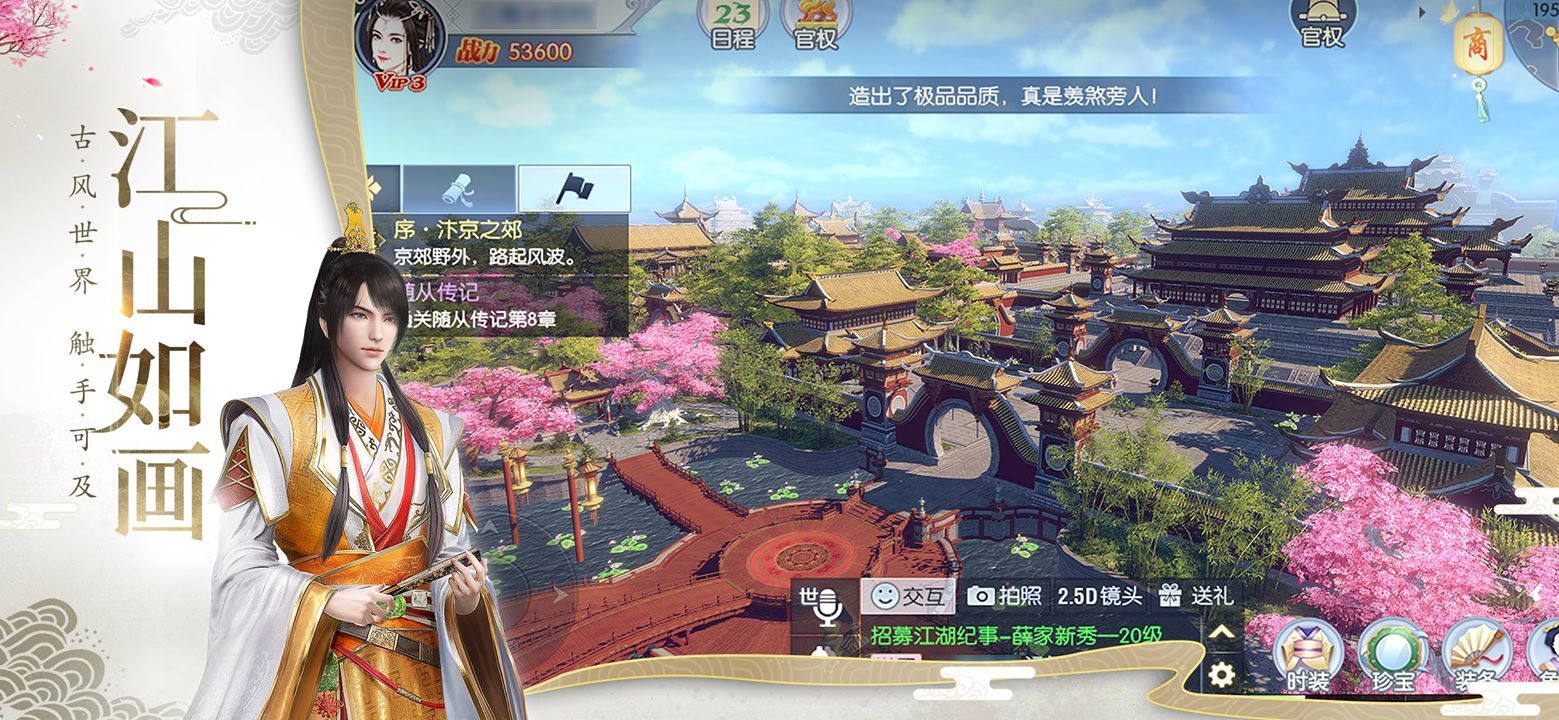Image resolution: width=1559 pixels, height=720 pixels.
Task: Toggle the 2.5D镜头 camera mode
Action: point(1098,596)
